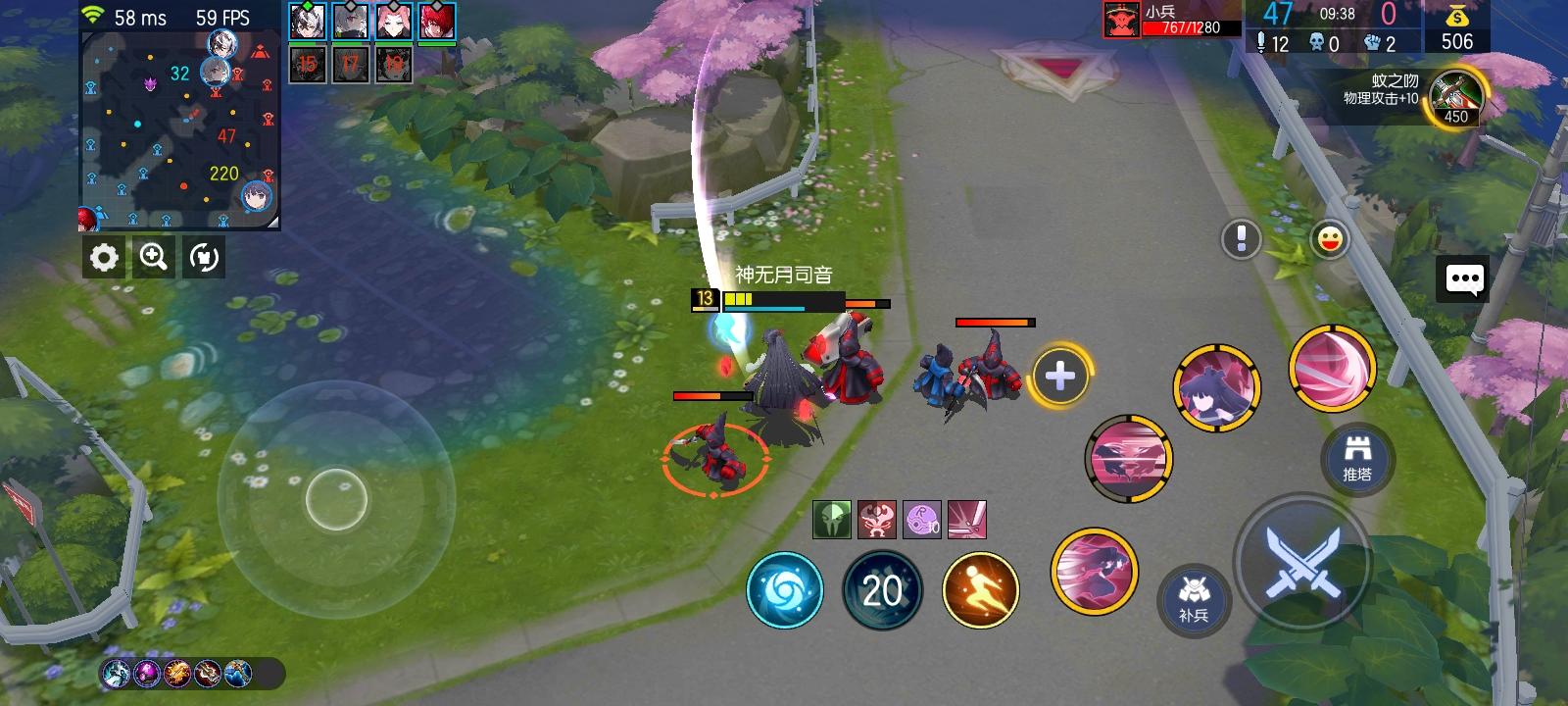Toggle 推塔 push-tower attack mode
Image resolution: width=1568 pixels, height=706 pixels.
tap(1357, 458)
